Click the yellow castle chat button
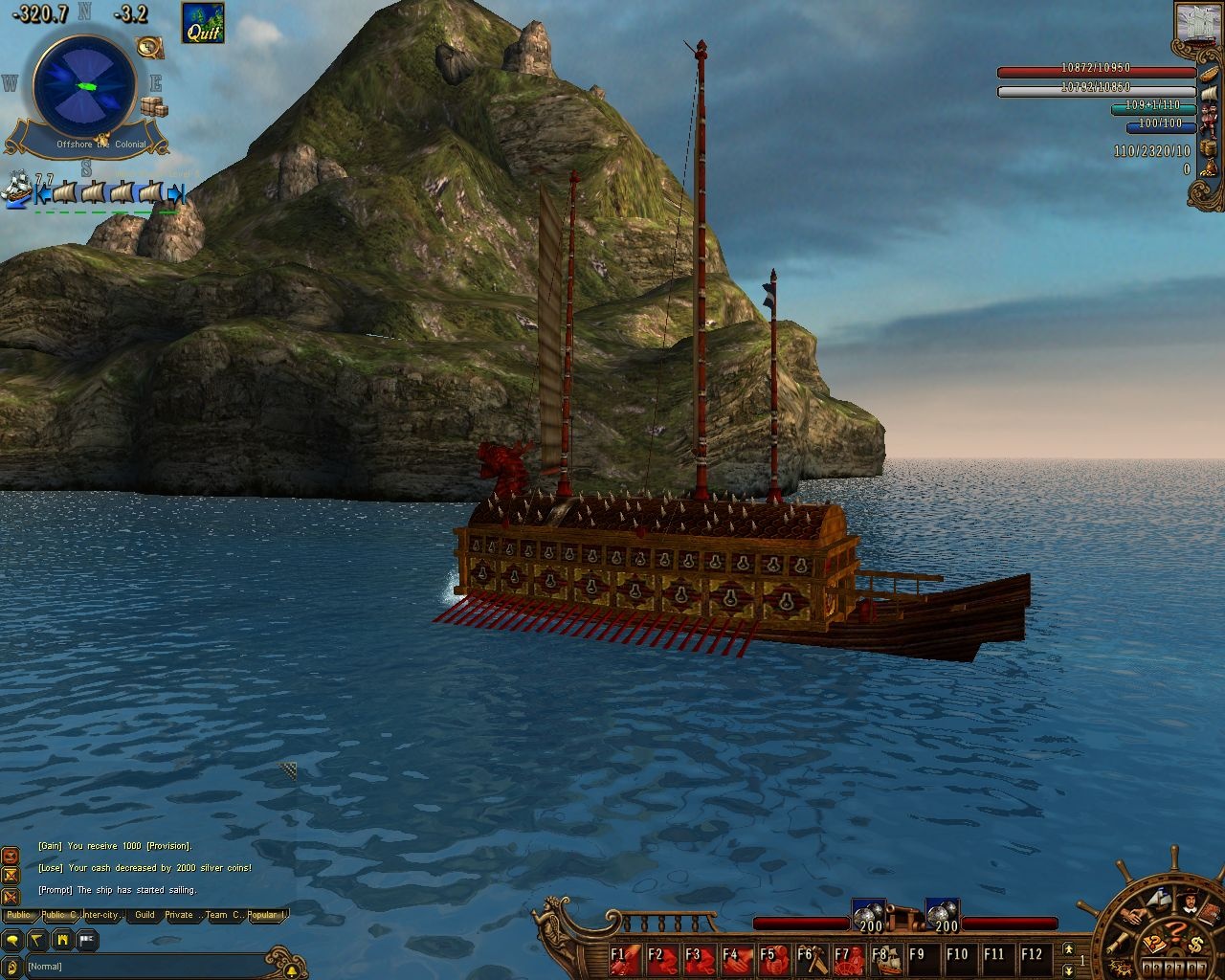This screenshot has width=1225, height=980. pyautogui.click(x=62, y=940)
